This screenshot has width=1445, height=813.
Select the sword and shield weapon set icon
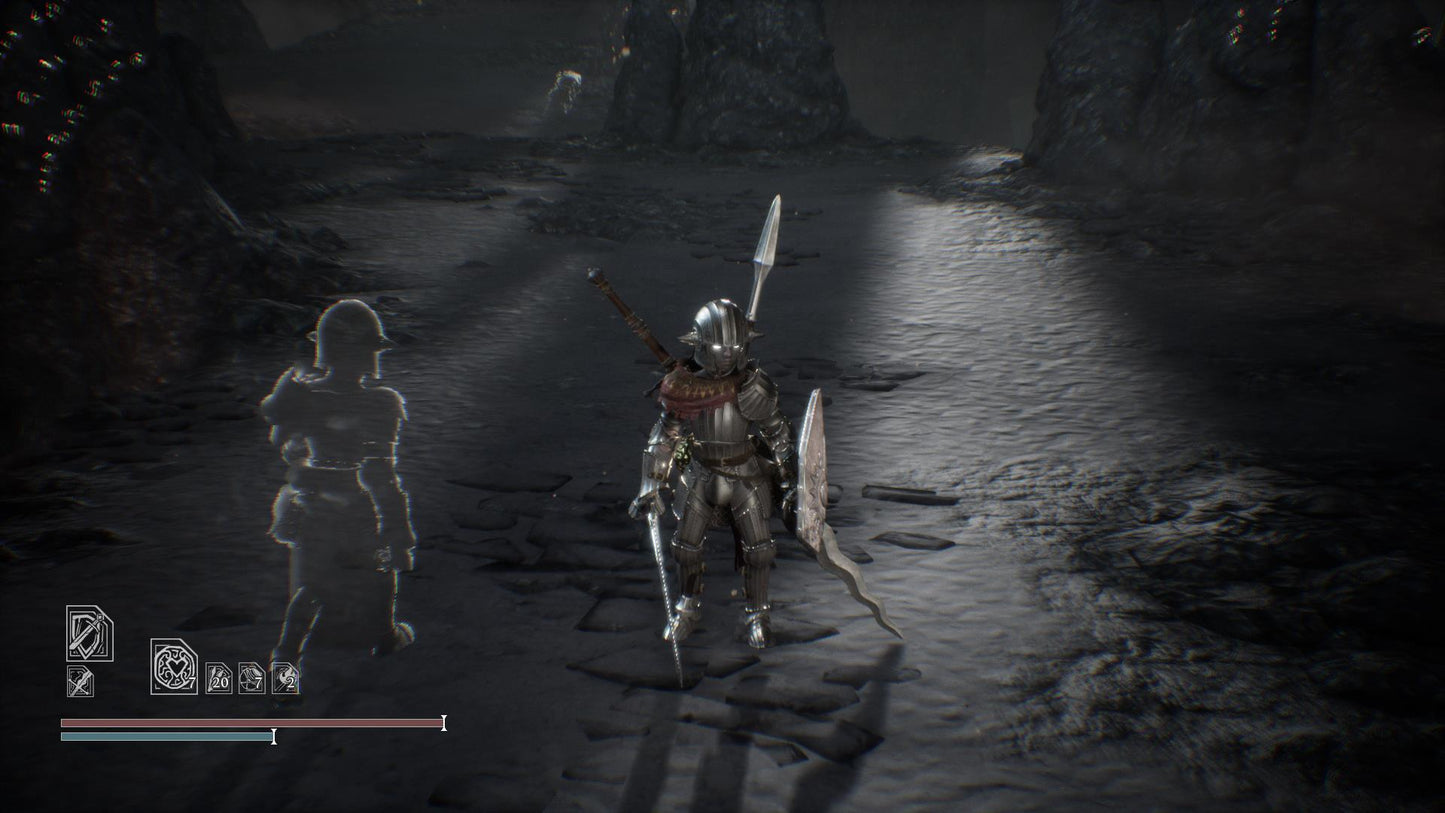click(89, 634)
